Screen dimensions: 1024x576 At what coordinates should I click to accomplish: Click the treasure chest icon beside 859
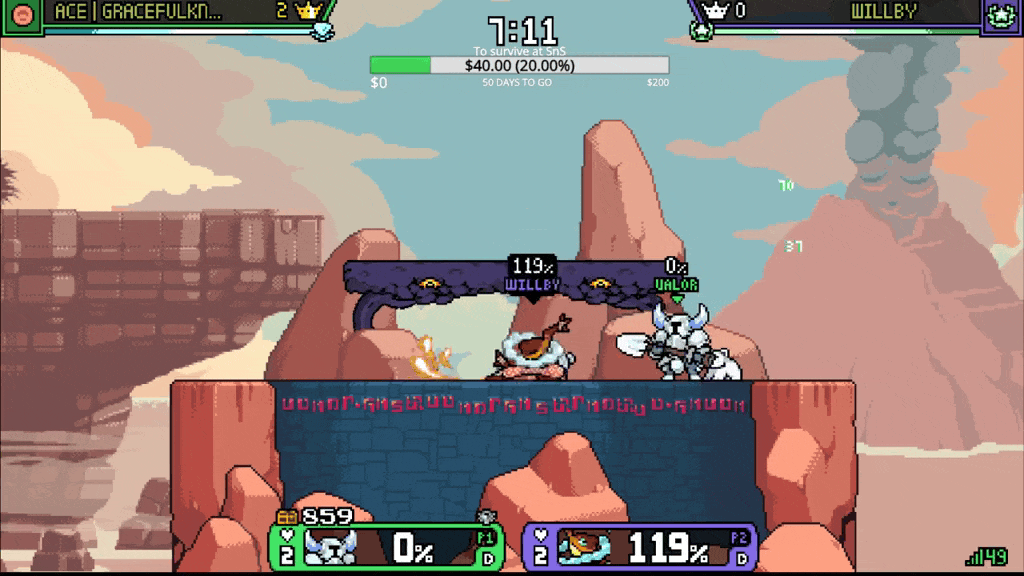tap(288, 517)
